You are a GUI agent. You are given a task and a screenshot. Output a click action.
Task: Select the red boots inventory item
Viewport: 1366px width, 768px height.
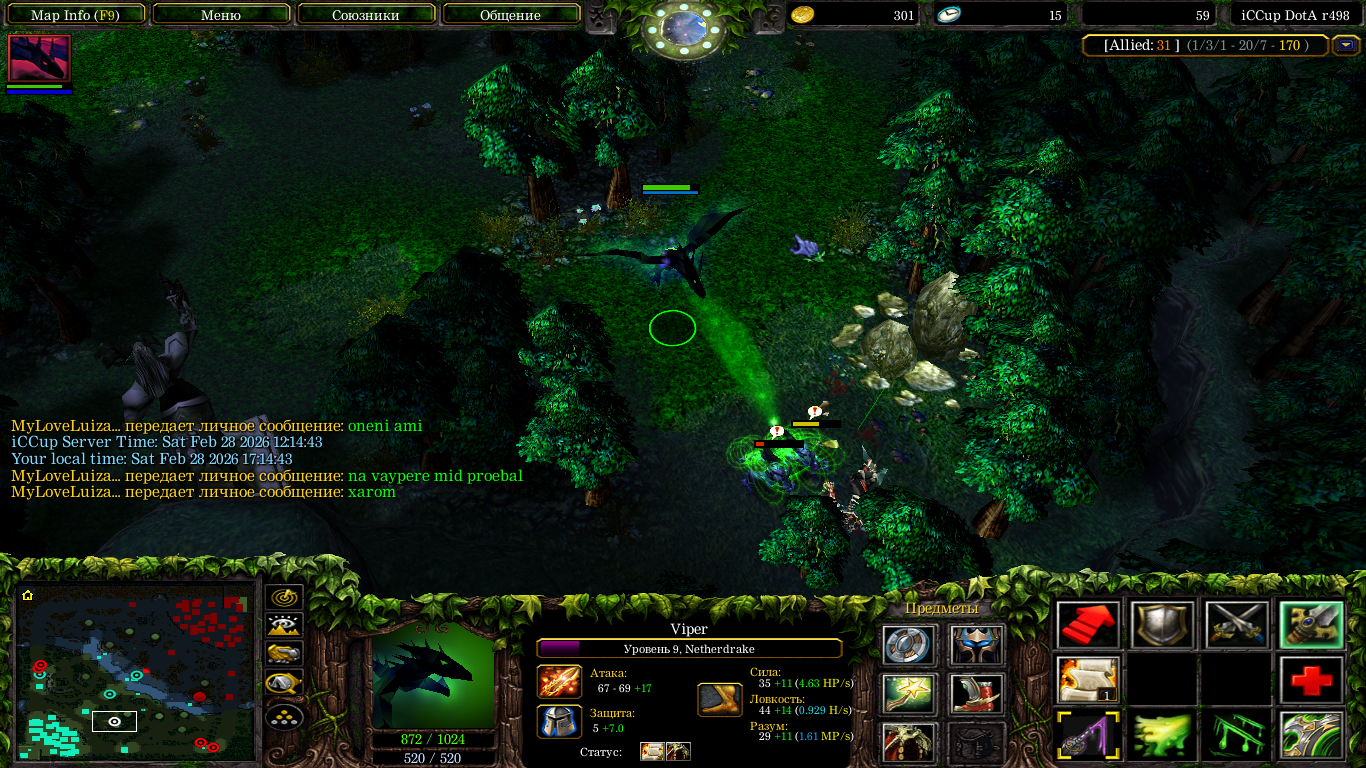tap(976, 693)
